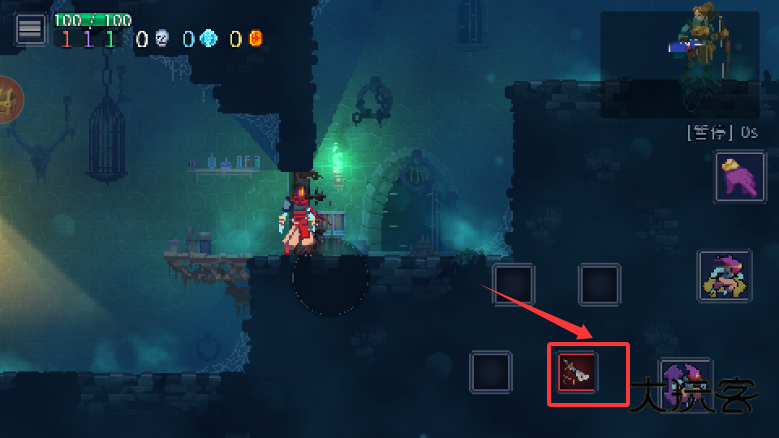This screenshot has width=779, height=438.
Task: Tap the orange treasure chest button
Action: pos(8,101)
